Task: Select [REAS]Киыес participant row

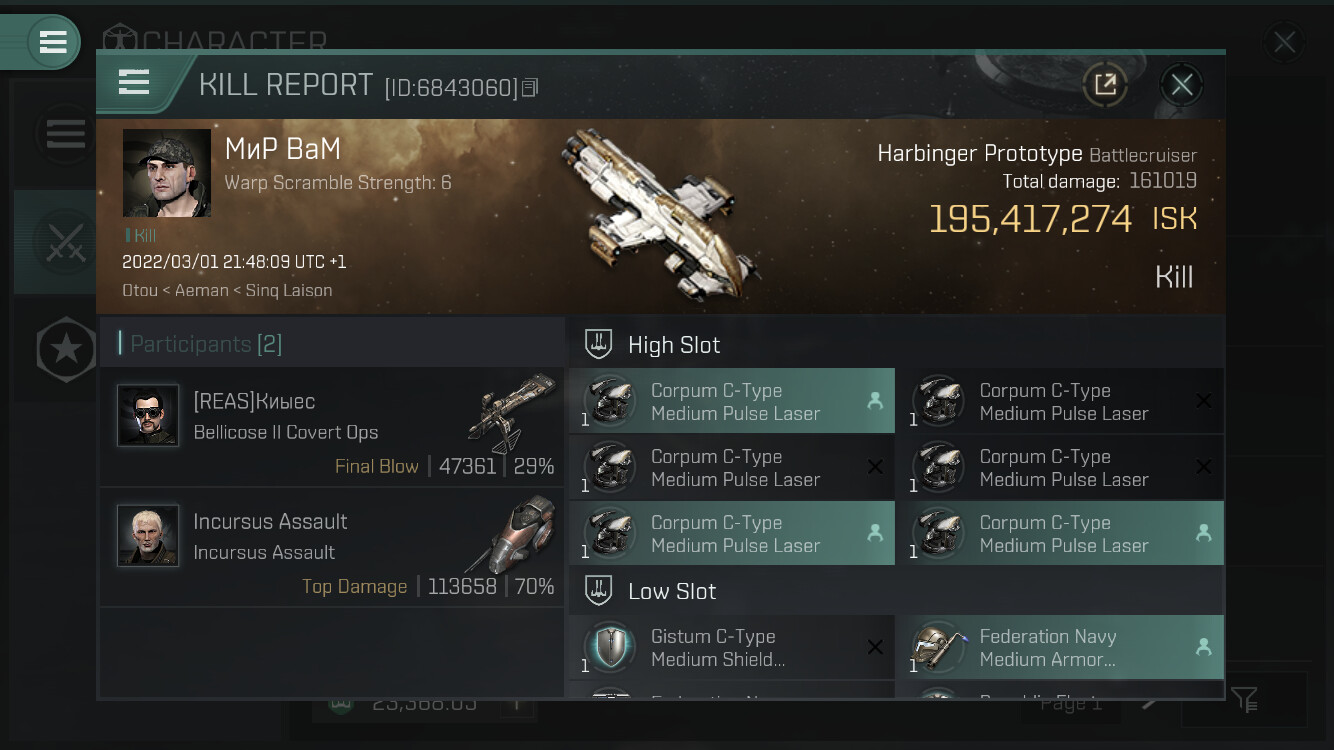Action: click(332, 427)
